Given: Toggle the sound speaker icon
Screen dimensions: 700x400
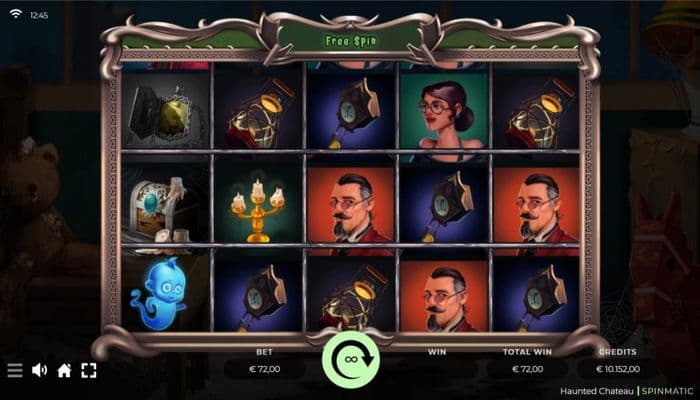Looking at the screenshot, I should click(40, 370).
